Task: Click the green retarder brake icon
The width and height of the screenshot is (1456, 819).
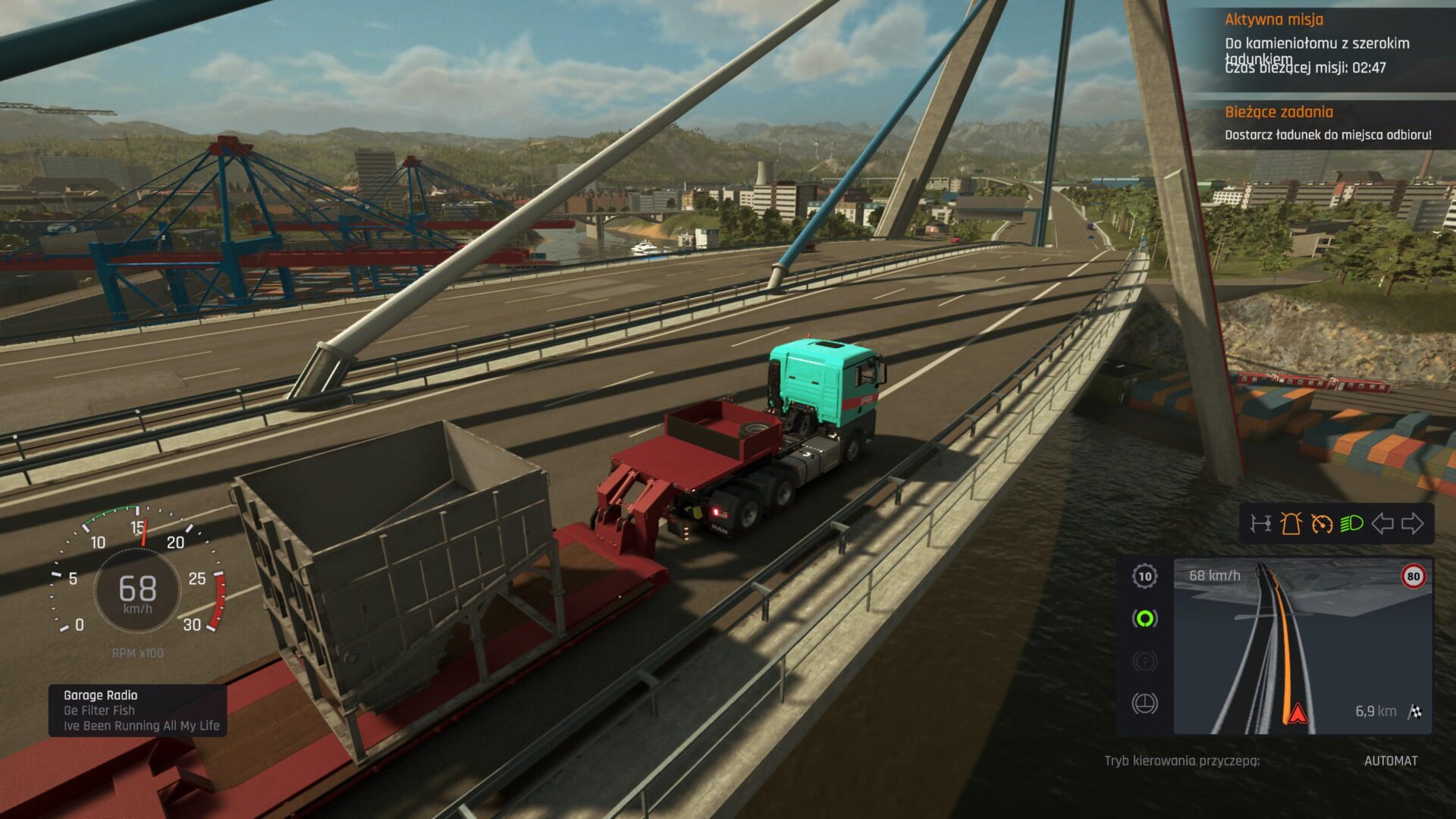Action: pyautogui.click(x=1144, y=619)
